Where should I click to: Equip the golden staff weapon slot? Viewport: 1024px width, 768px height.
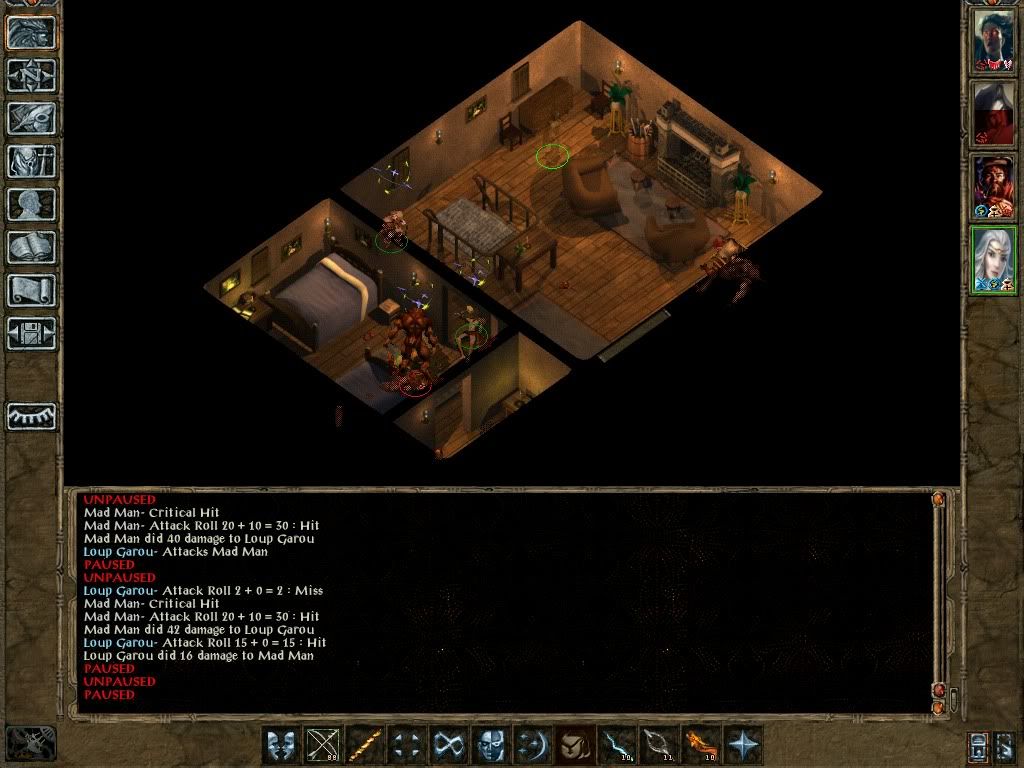pos(365,745)
